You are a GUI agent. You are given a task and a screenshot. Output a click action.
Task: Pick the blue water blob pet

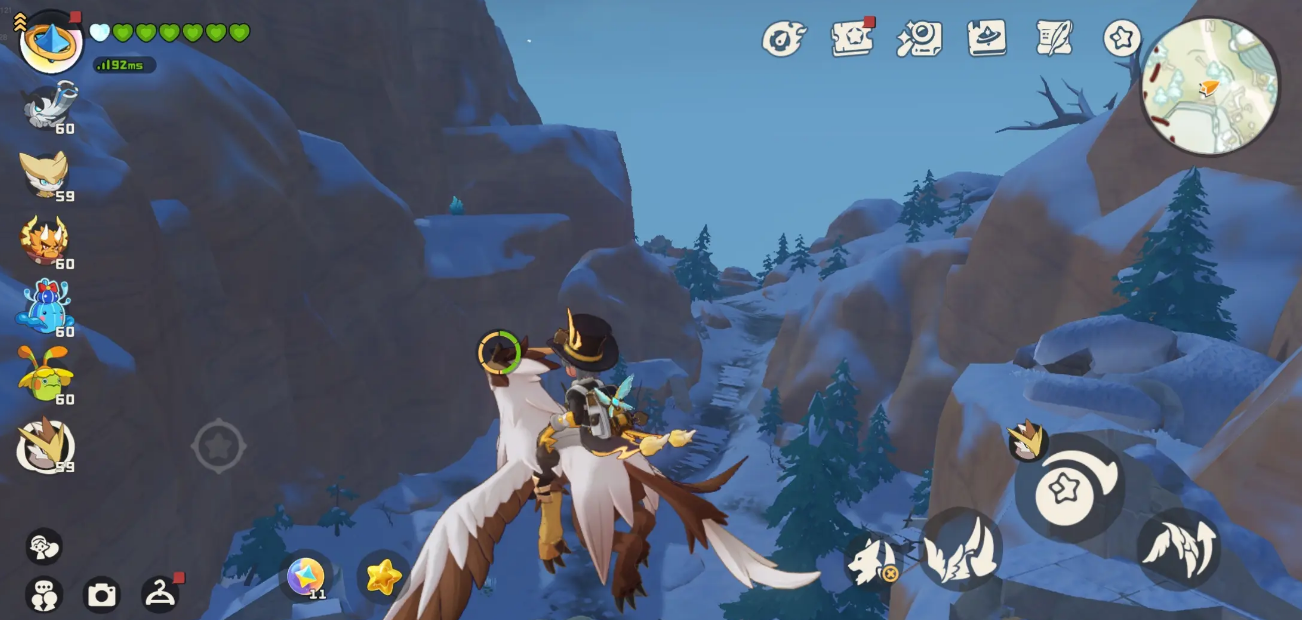coord(45,308)
